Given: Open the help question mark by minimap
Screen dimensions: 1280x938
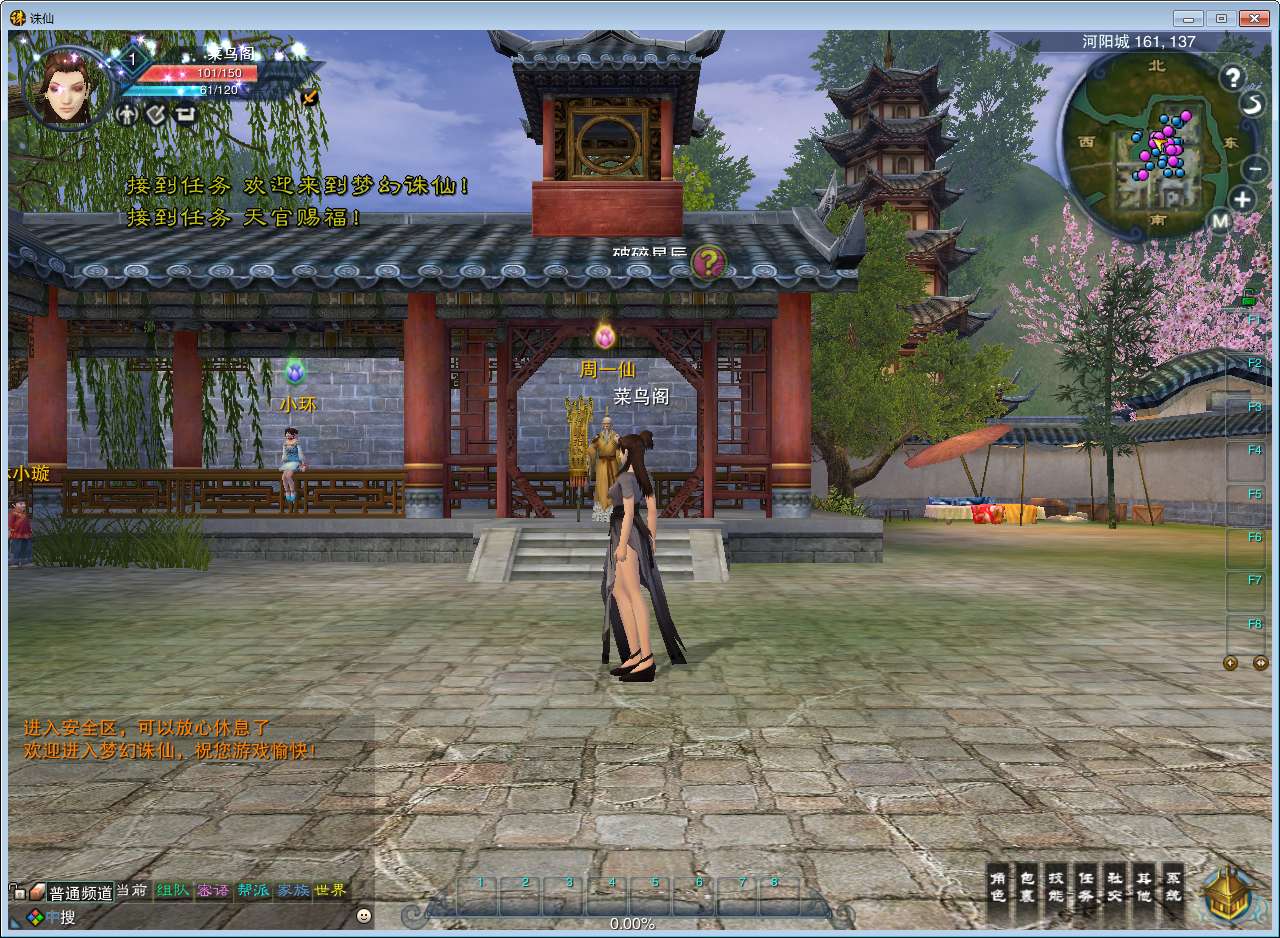Looking at the screenshot, I should tap(1232, 77).
